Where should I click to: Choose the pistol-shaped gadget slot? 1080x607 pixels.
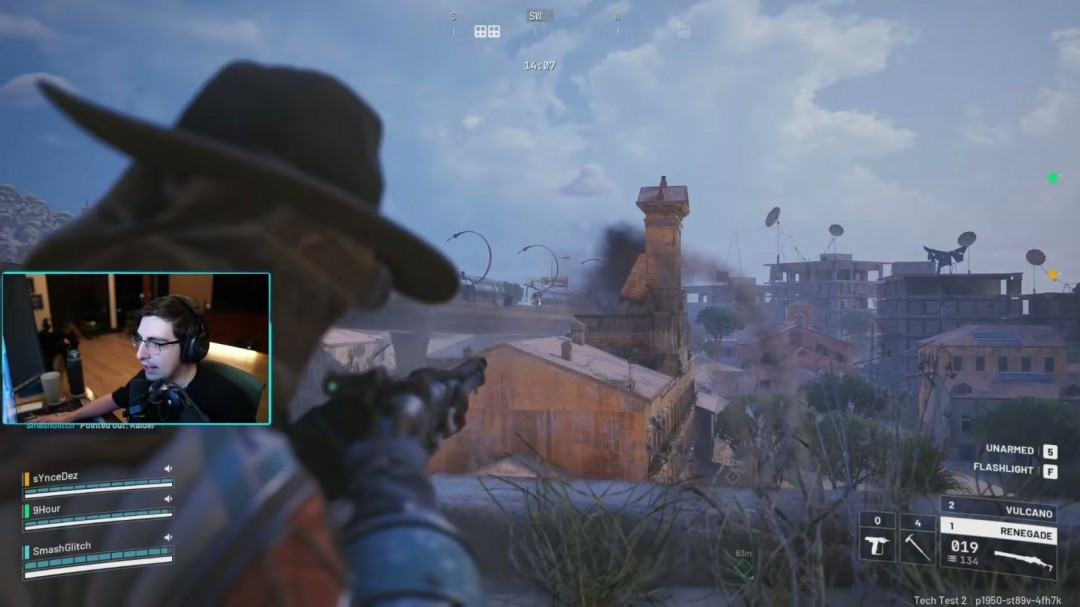click(877, 539)
